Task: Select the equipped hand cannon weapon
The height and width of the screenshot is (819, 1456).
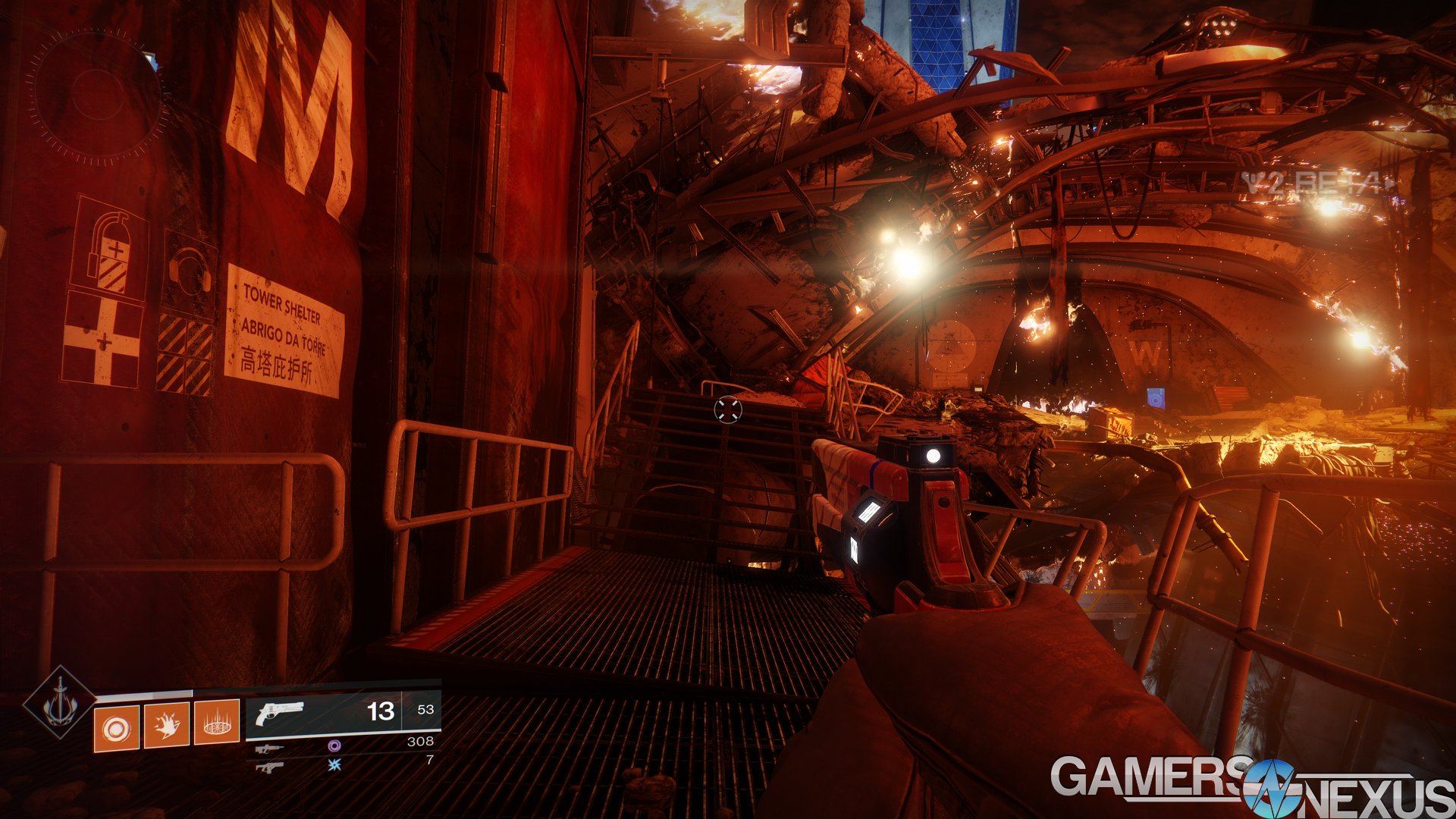Action: (x=279, y=713)
